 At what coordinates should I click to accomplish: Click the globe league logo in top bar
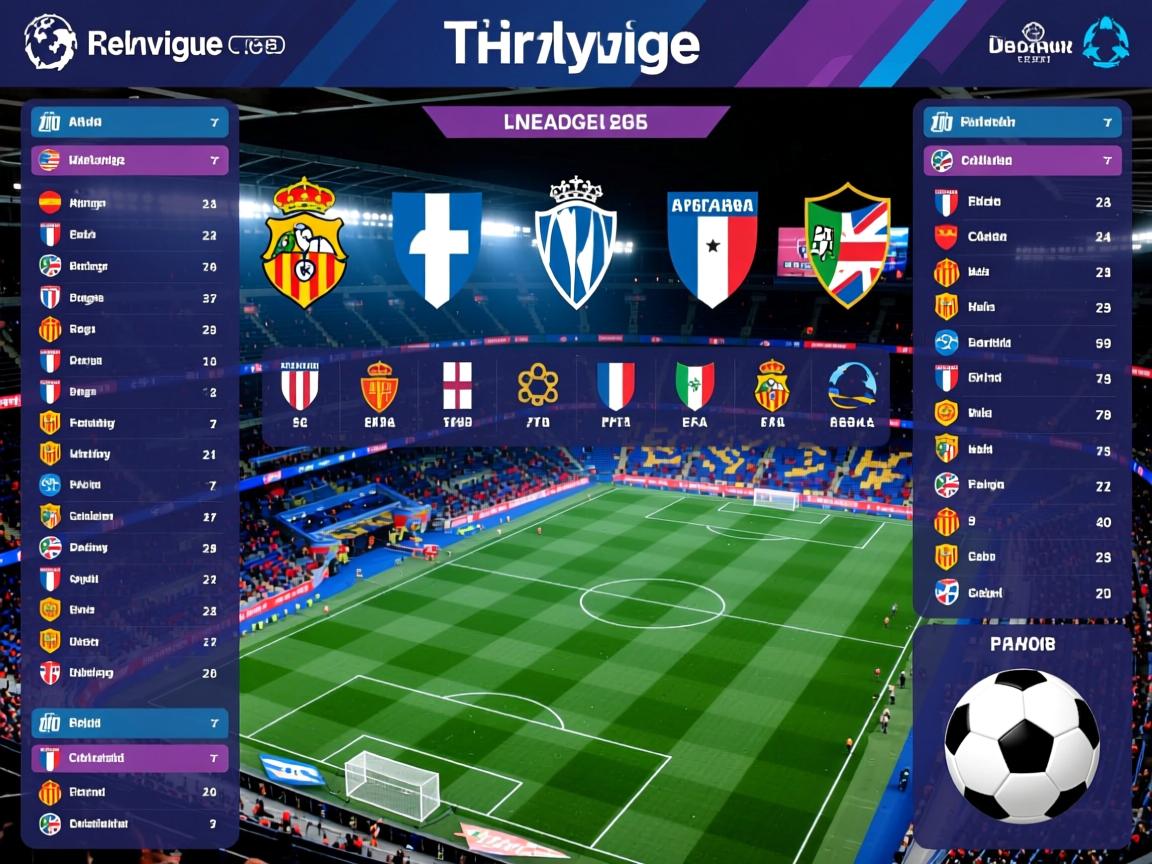point(50,42)
